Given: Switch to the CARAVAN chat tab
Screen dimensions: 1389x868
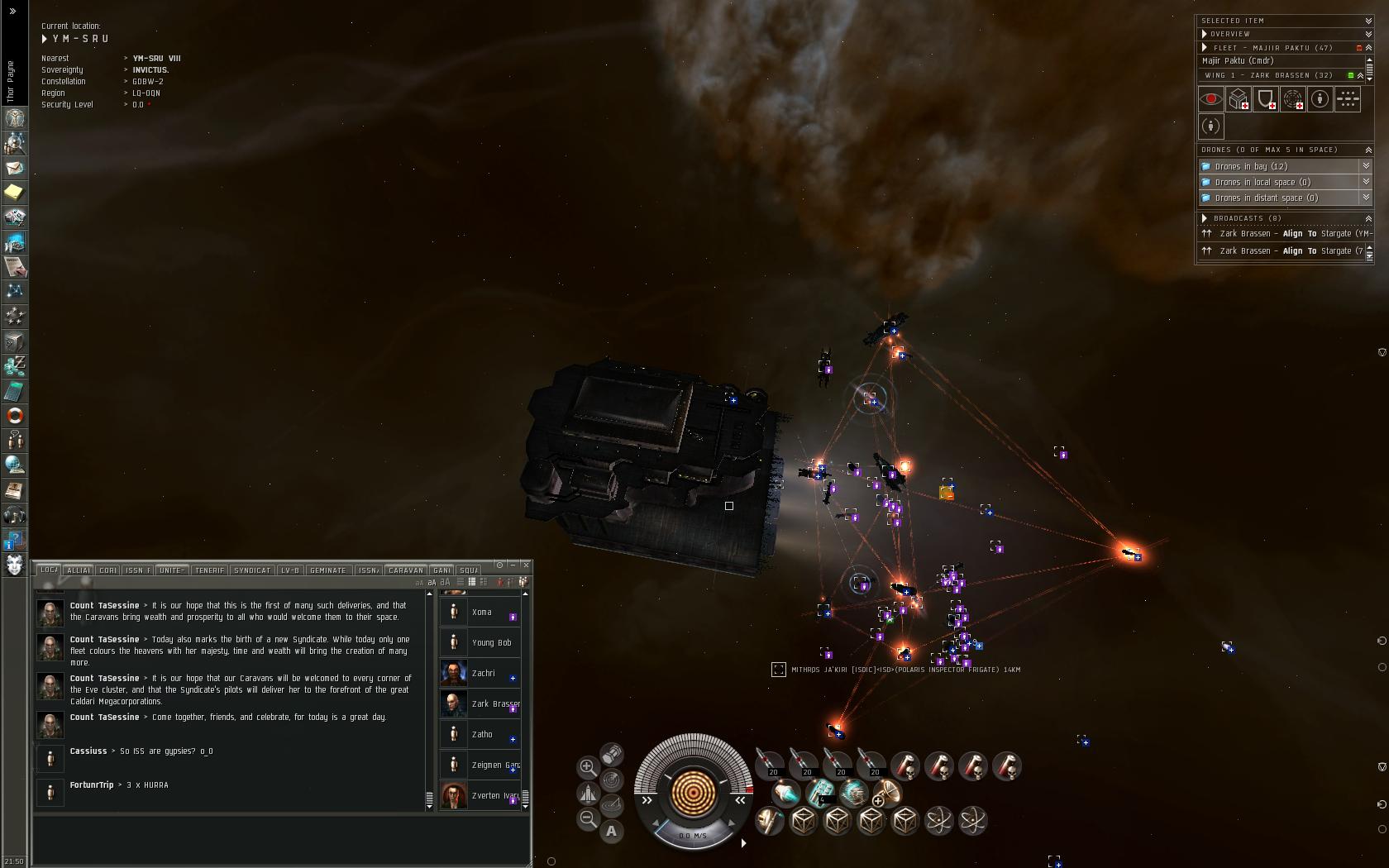Looking at the screenshot, I should pos(406,570).
